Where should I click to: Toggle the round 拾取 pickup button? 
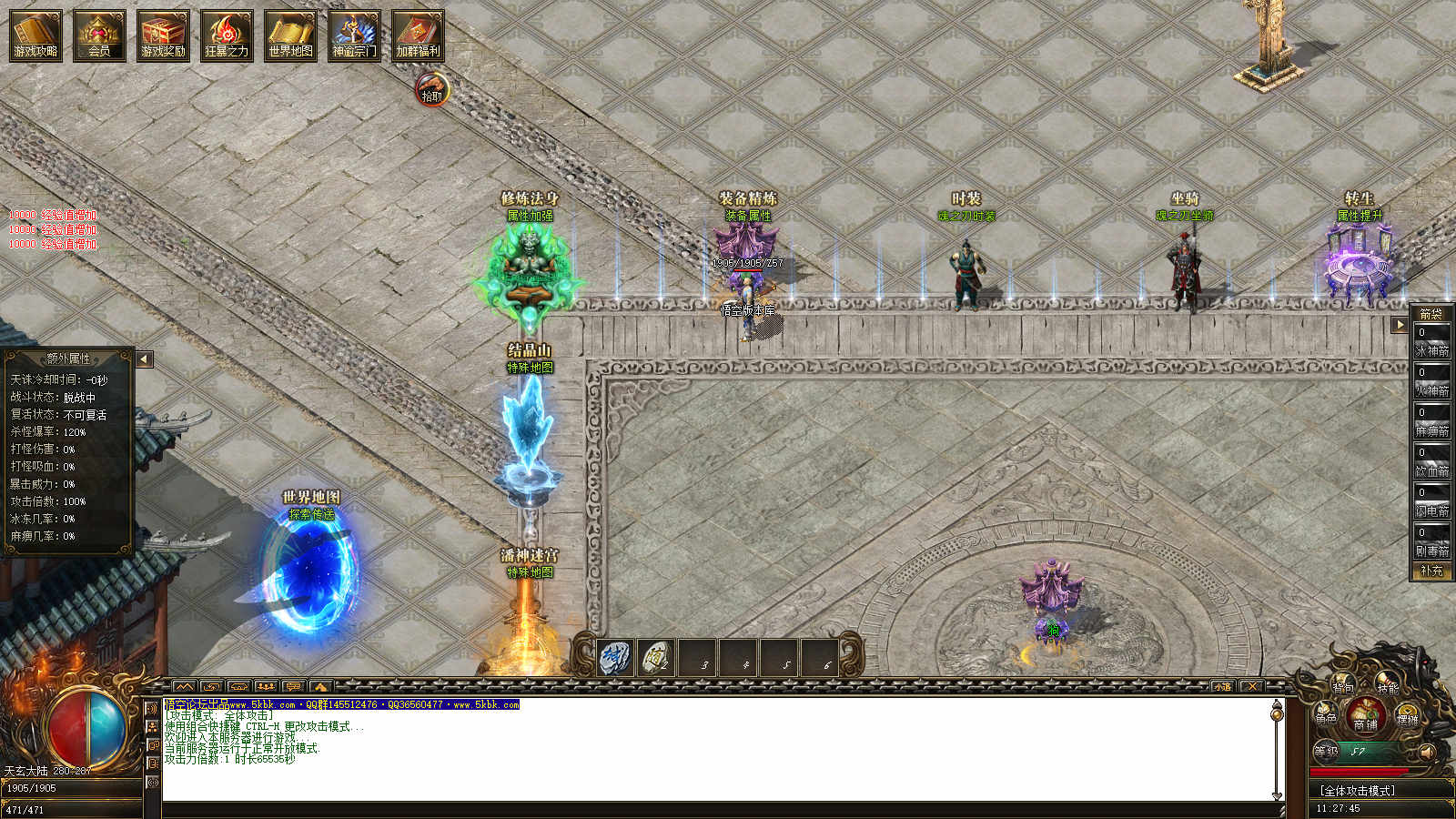point(432,91)
